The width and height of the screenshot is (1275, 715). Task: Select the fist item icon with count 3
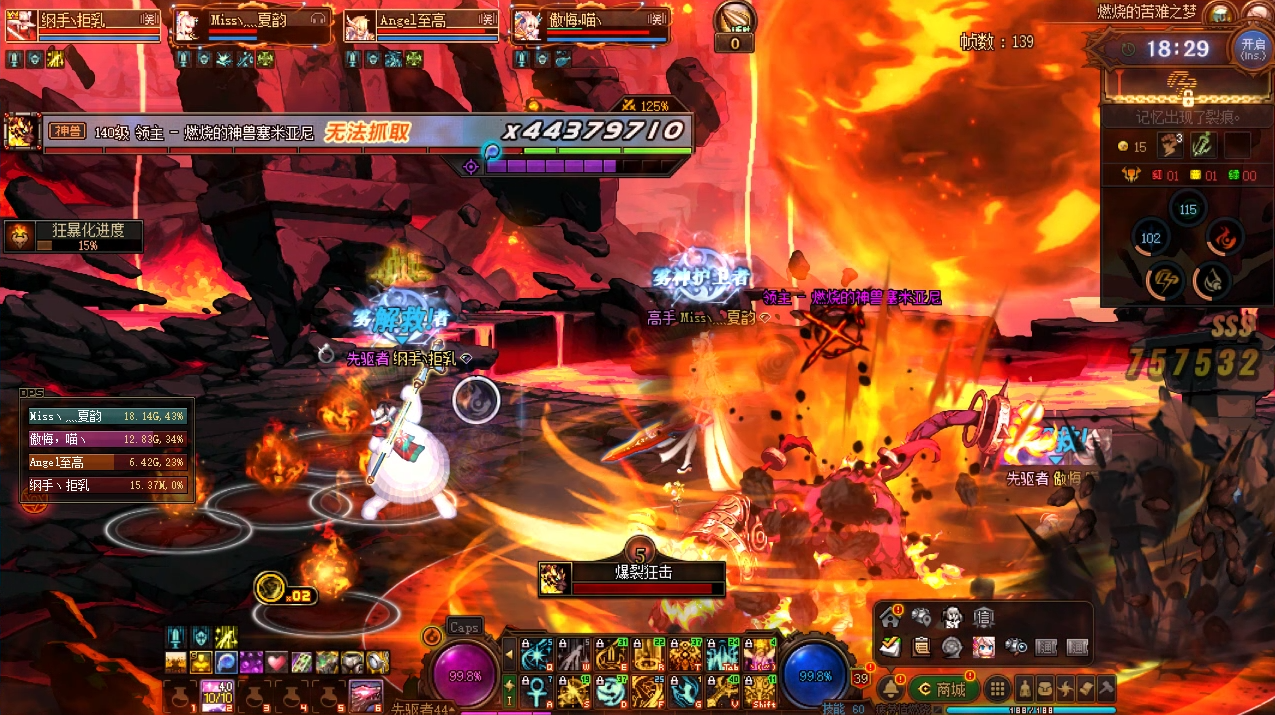(x=1170, y=146)
